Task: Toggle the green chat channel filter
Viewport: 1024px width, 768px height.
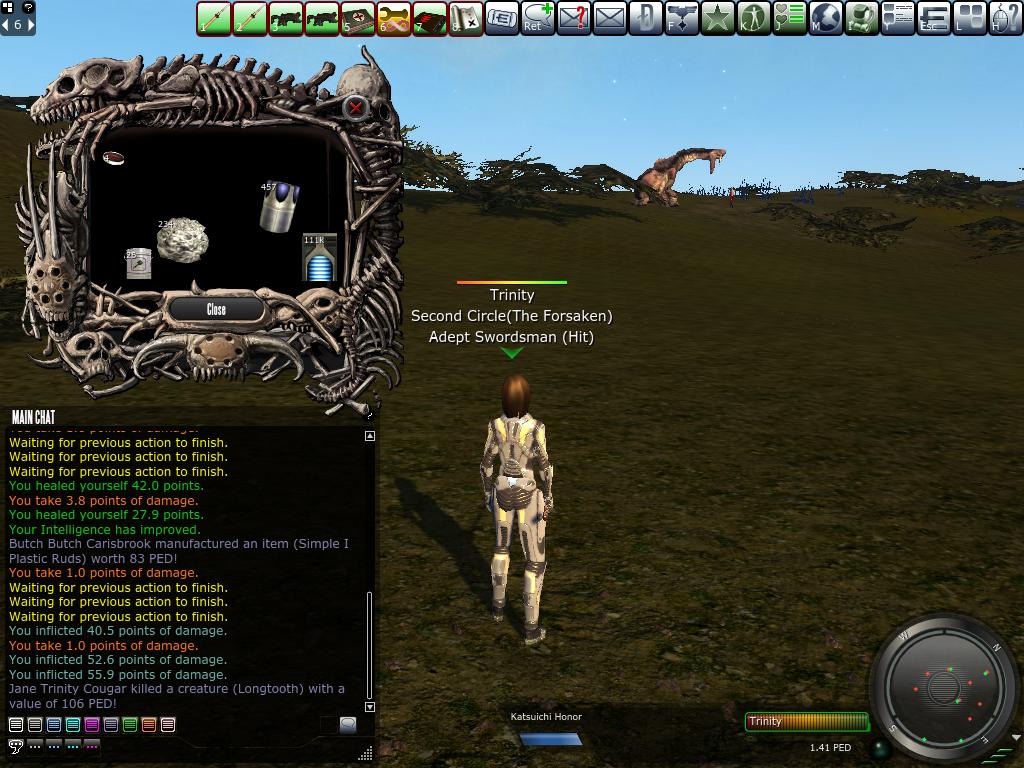Action: 129,725
